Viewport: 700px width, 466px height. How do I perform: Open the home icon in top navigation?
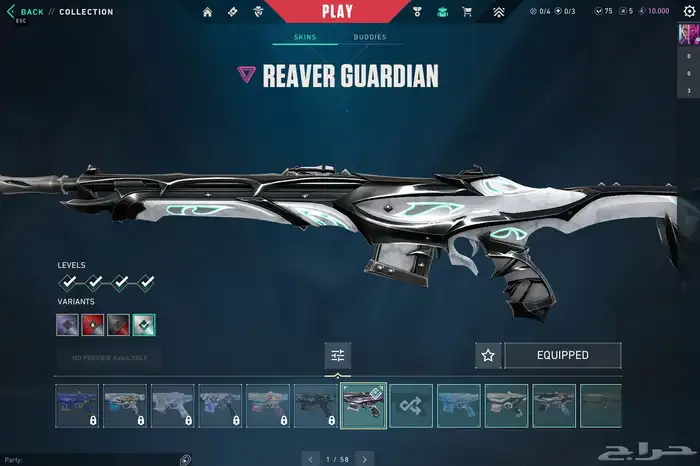click(208, 12)
